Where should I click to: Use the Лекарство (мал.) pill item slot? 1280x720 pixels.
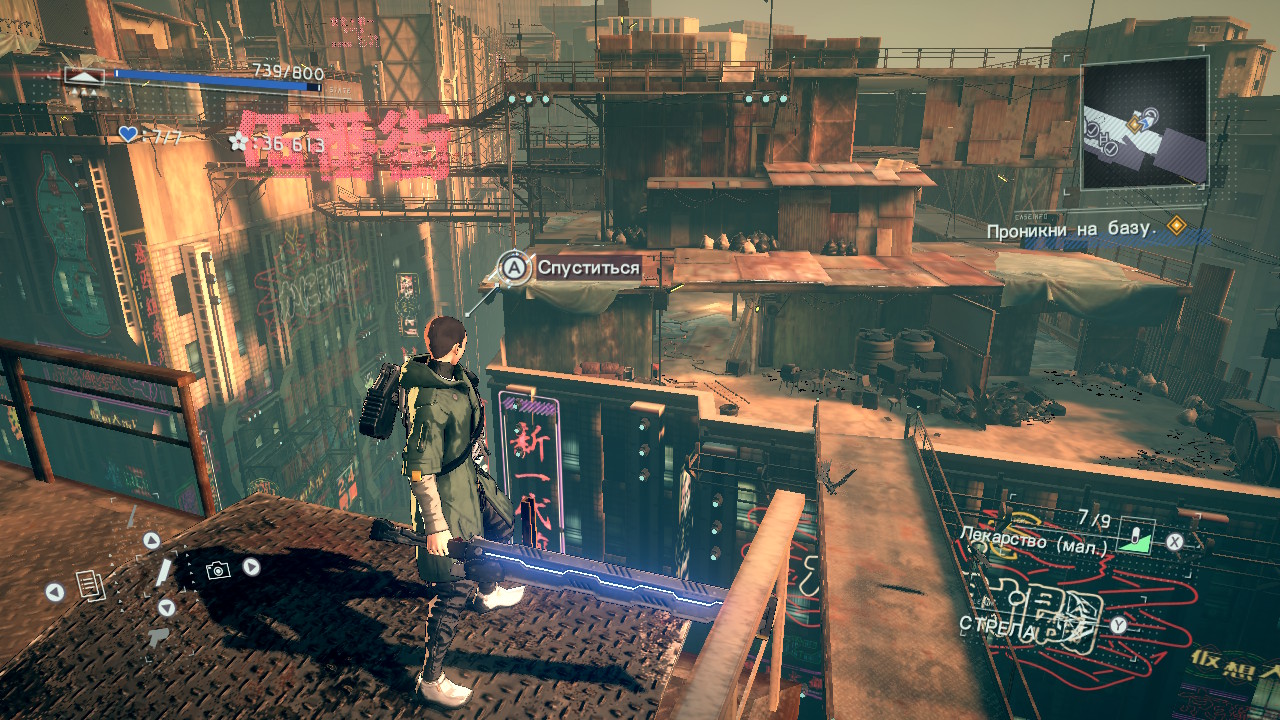(x=1134, y=538)
